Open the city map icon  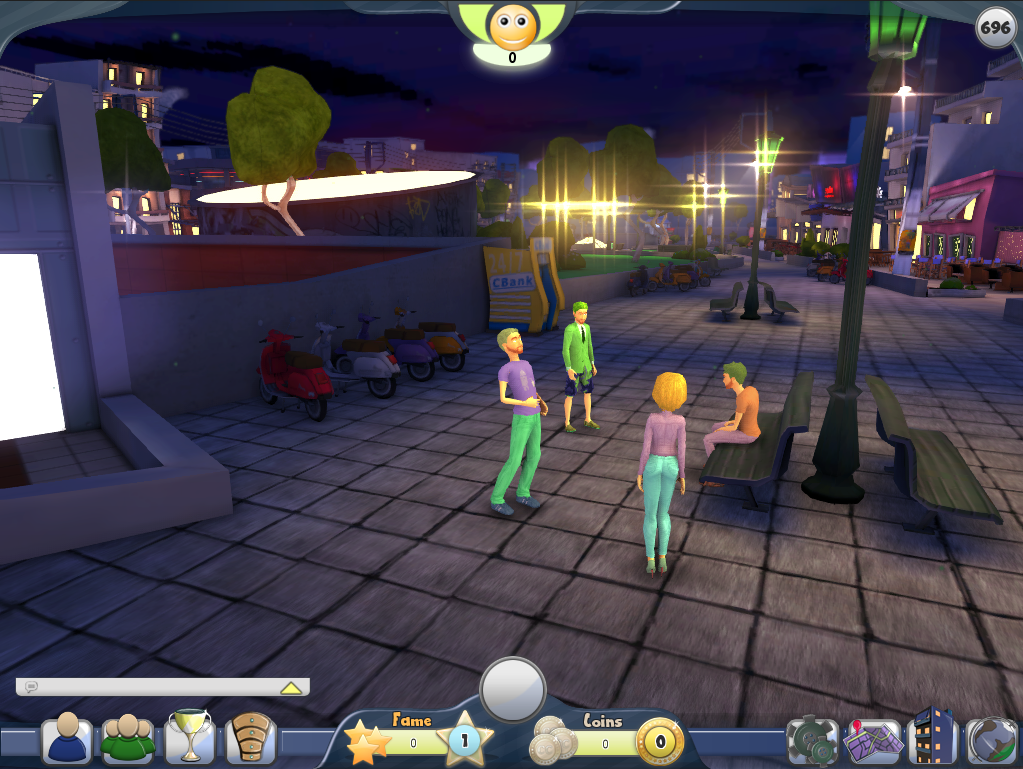click(871, 741)
